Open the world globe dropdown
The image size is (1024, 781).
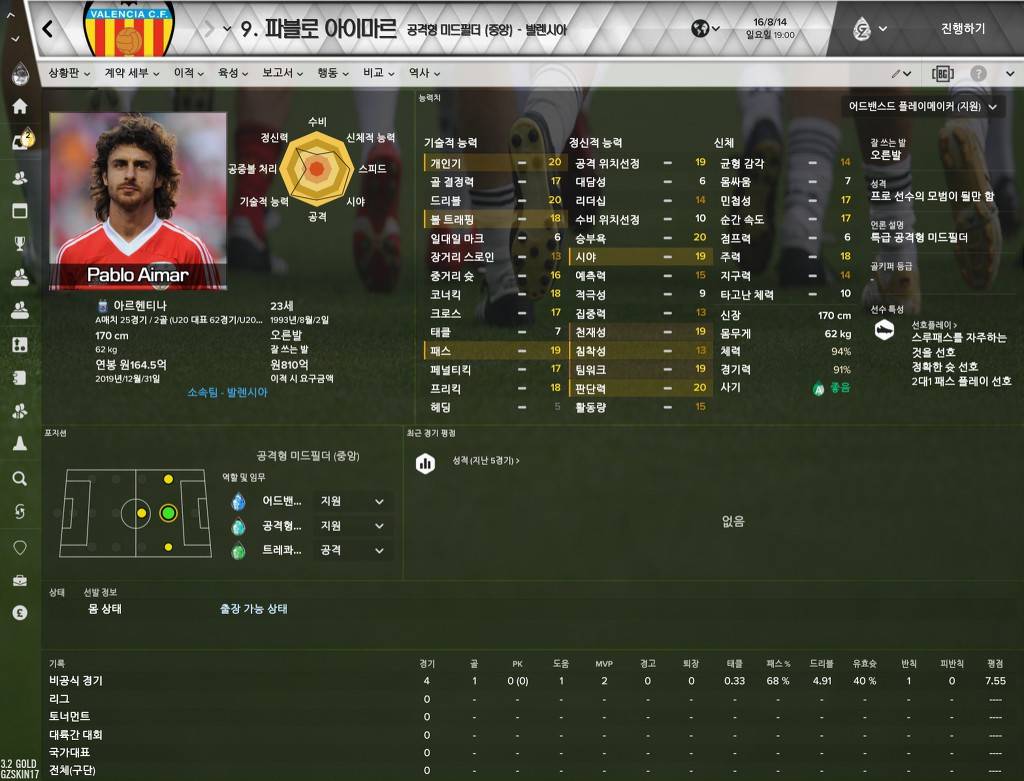coord(705,28)
